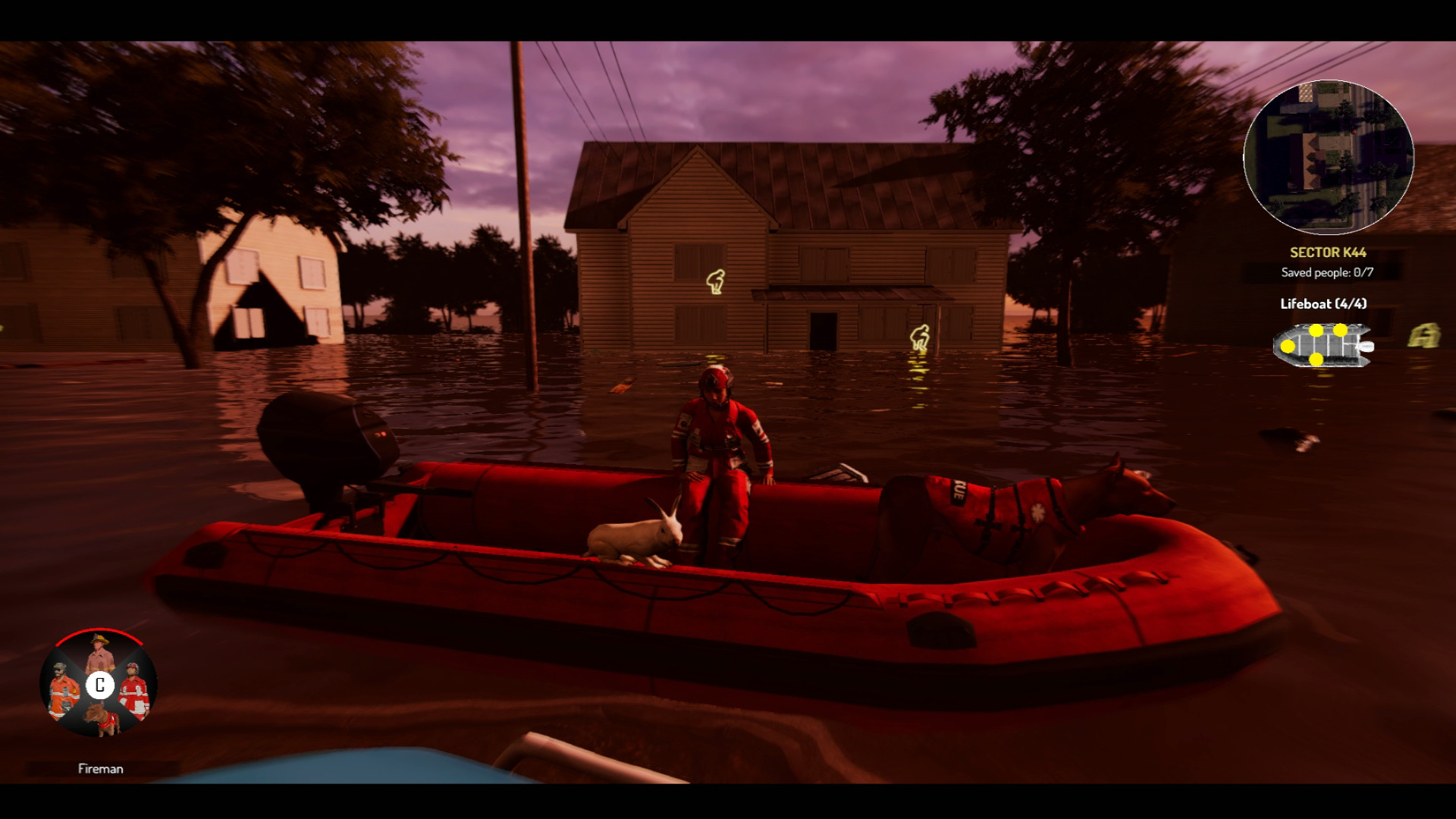Image resolution: width=1456 pixels, height=819 pixels.
Task: Select the orange-suited rescuer on the wheel
Action: click(x=62, y=690)
